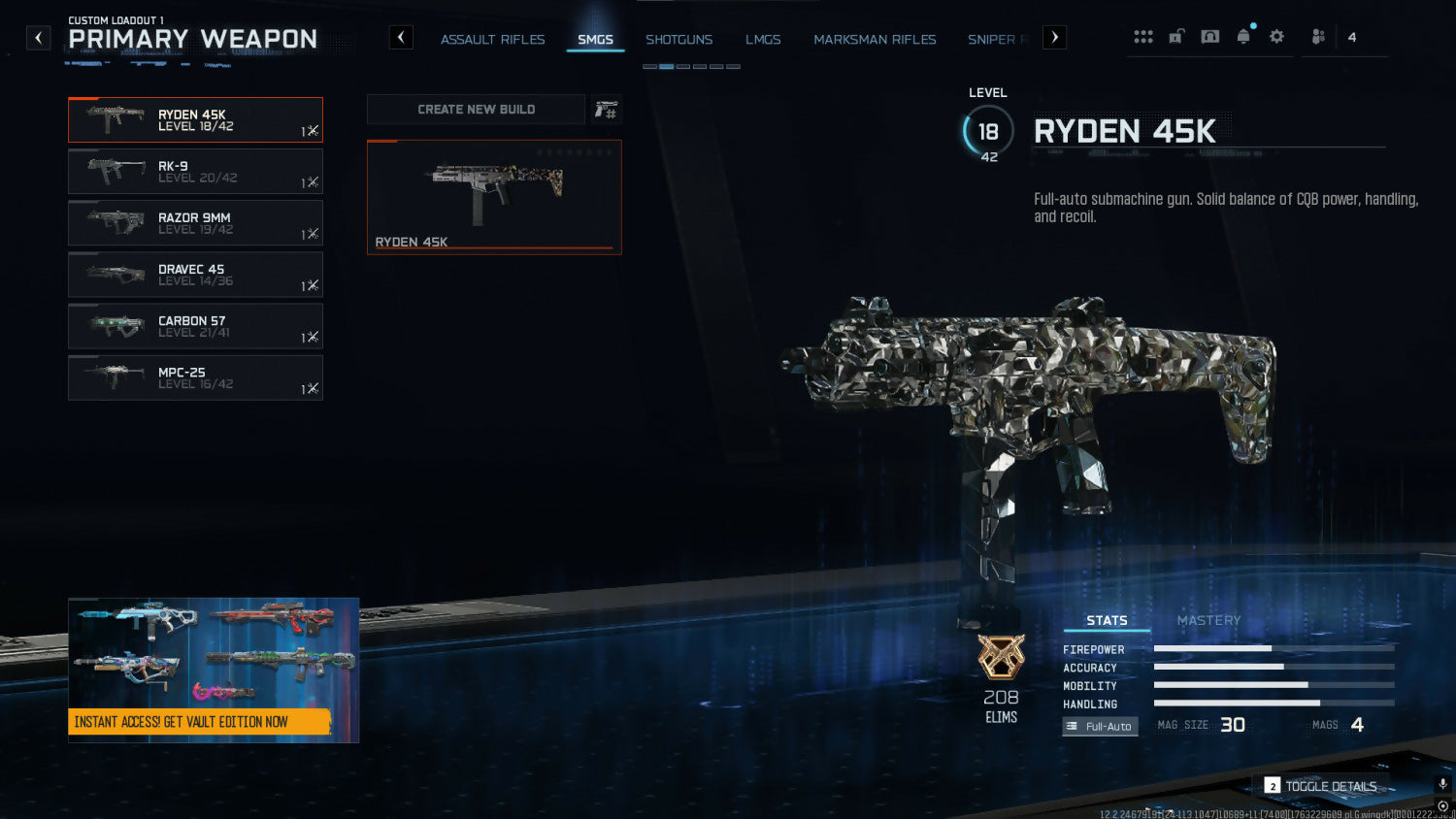Go back using the top-left arrow
This screenshot has width=1456, height=819.
pos(38,38)
